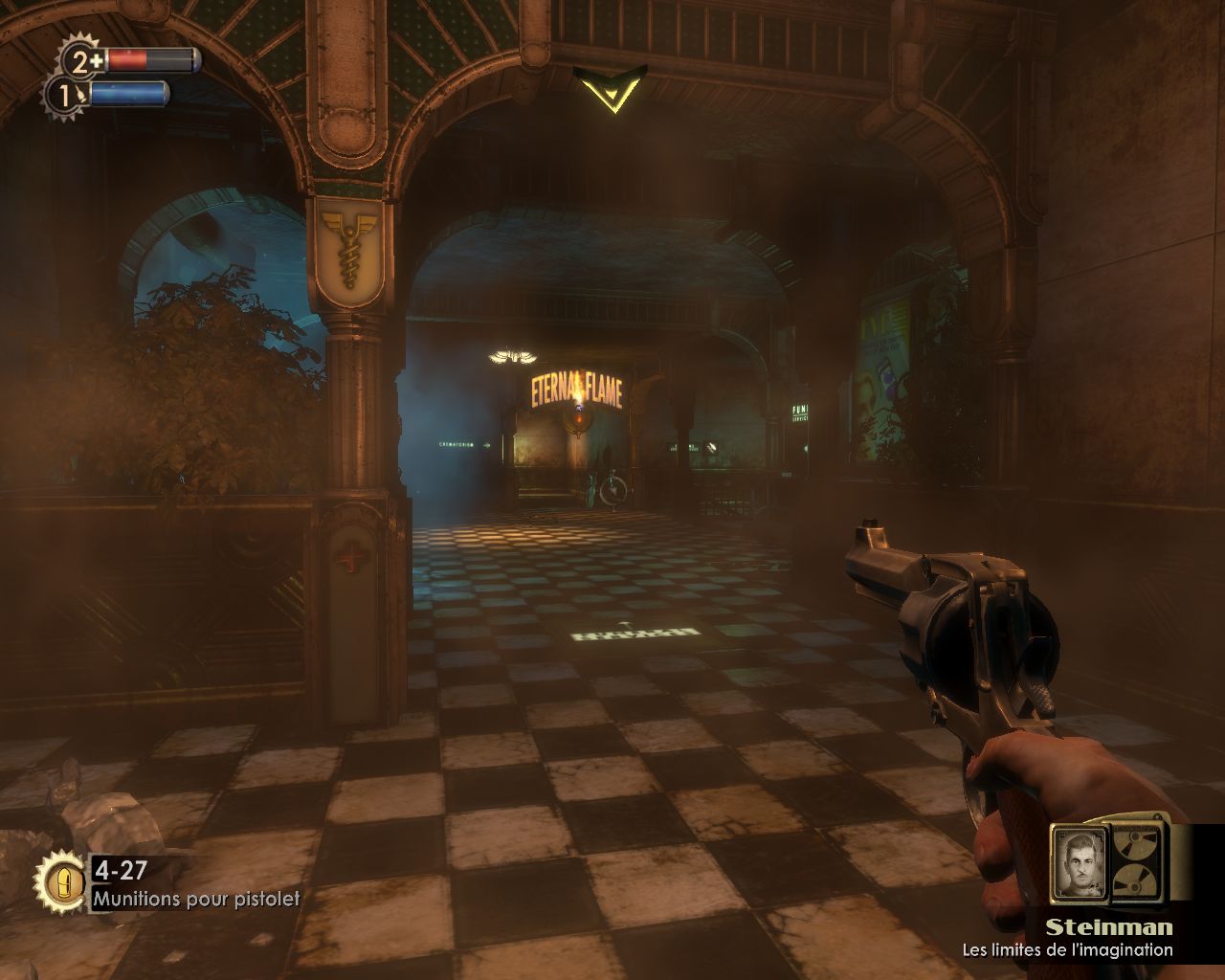The image size is (1225, 980).
Task: Select the EVE hypo count icon
Action: (x=65, y=95)
